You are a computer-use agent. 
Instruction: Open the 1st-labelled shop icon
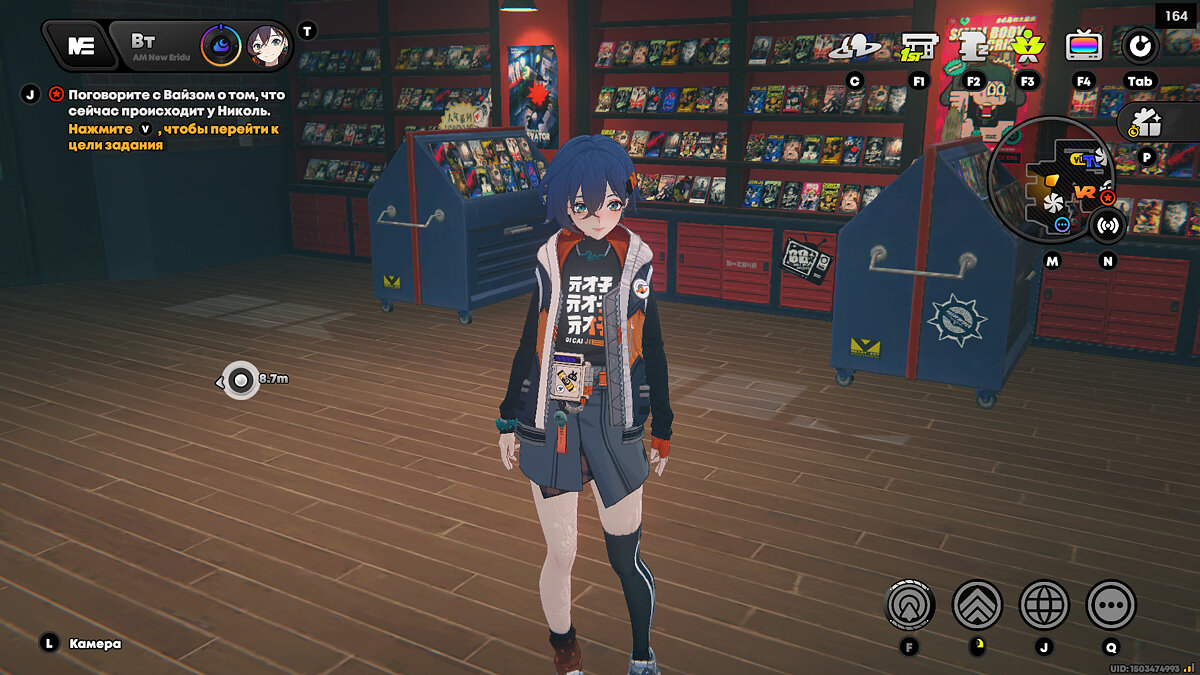point(918,46)
